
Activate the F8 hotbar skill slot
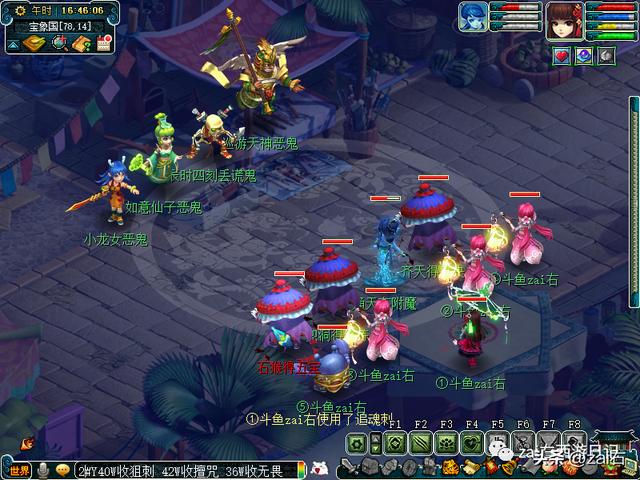click(x=573, y=443)
